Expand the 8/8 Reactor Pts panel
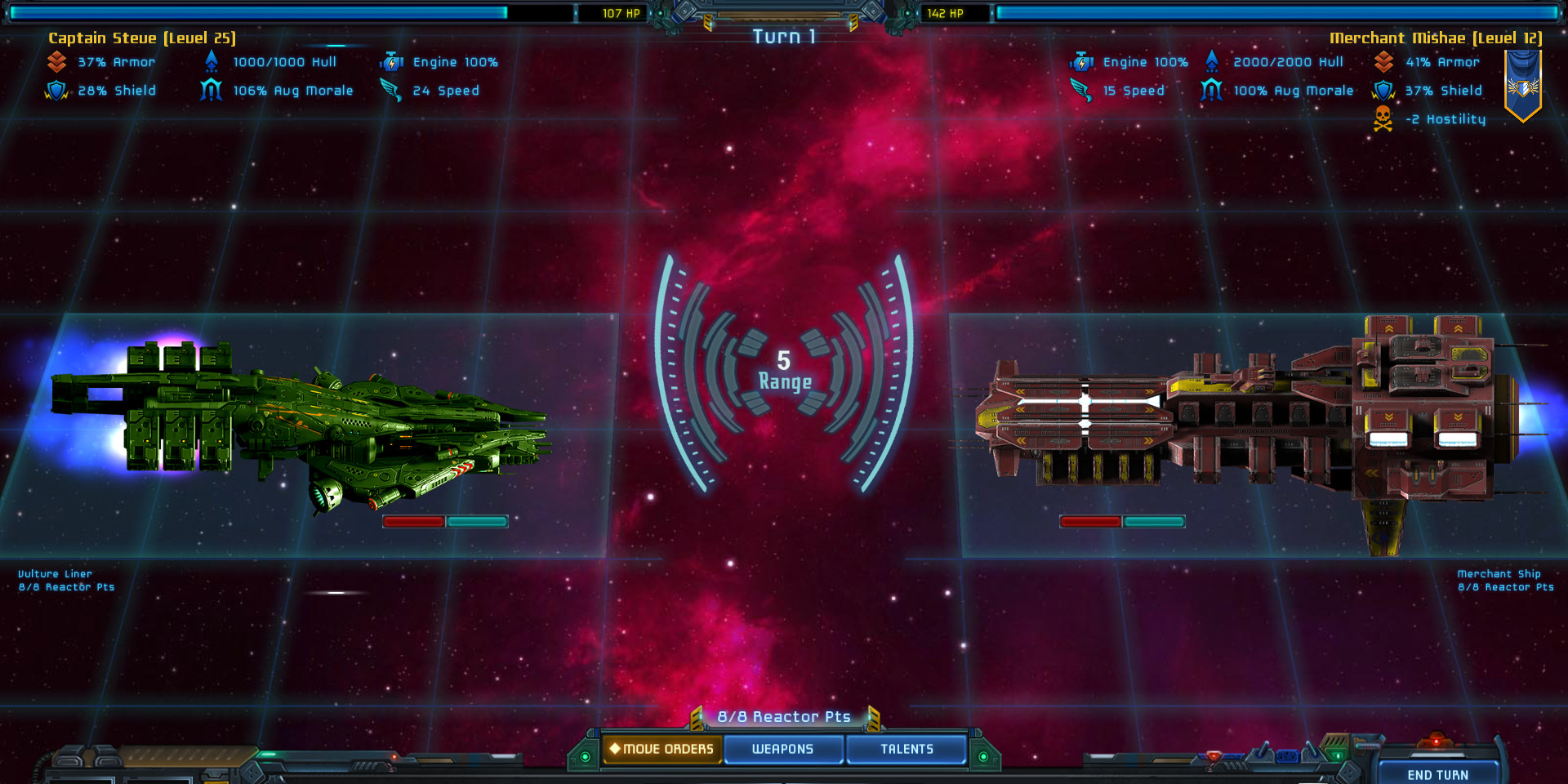 [783, 716]
